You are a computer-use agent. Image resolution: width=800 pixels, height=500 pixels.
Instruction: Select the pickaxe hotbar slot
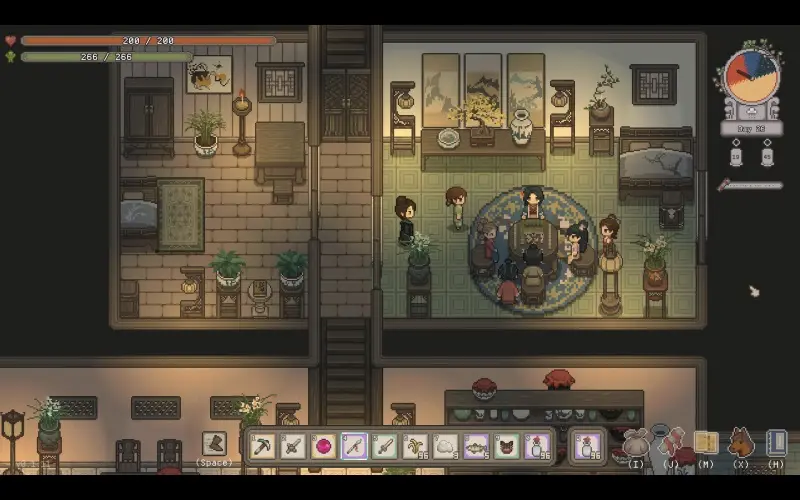click(263, 446)
